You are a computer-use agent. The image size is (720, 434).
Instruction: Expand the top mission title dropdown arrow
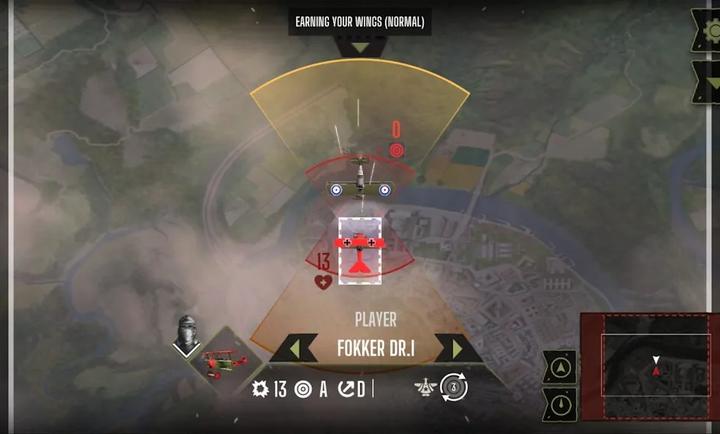(x=360, y=47)
